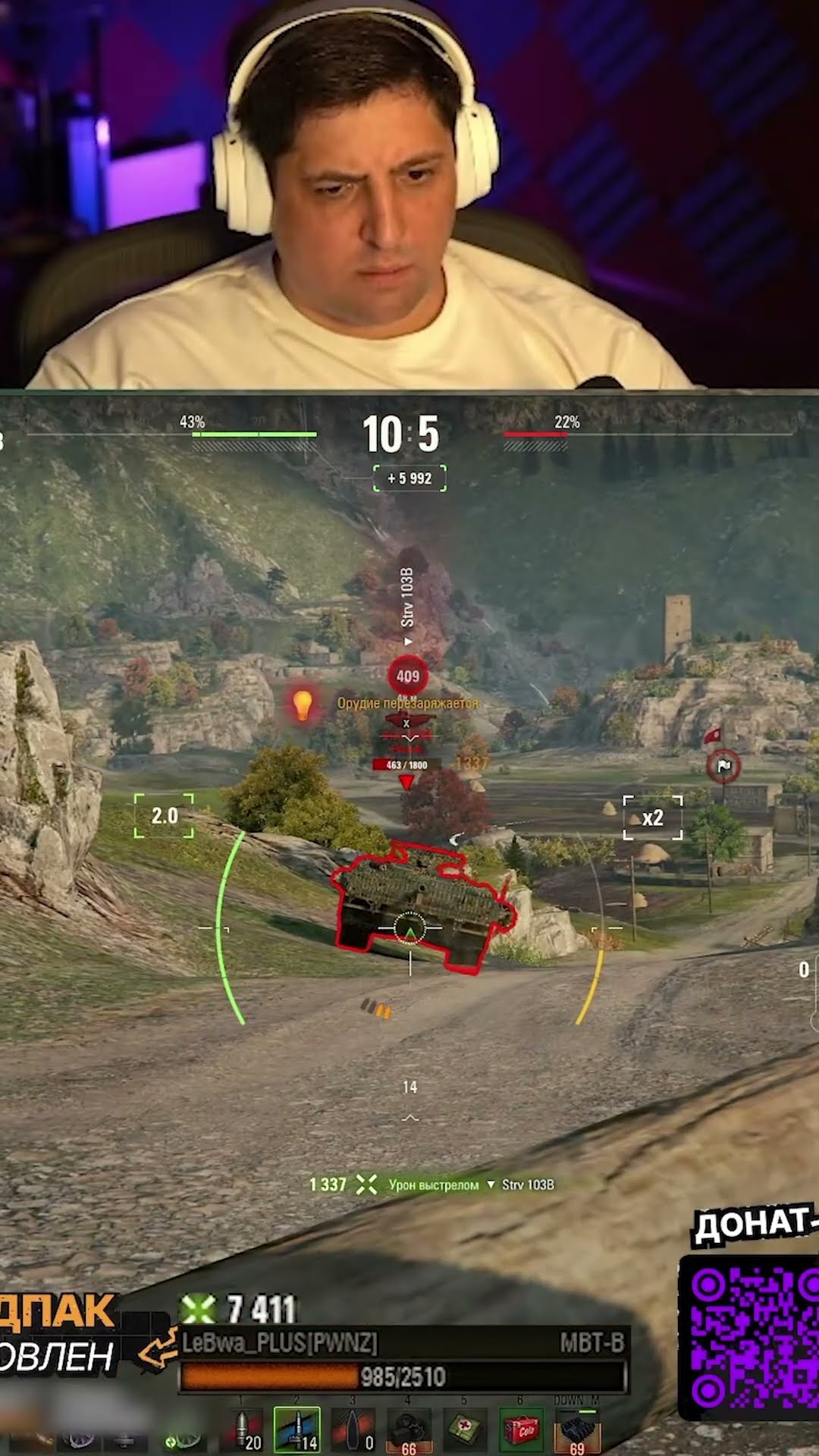Image resolution: width=819 pixels, height=1456 pixels.
Task: Click the base capture flag marker
Action: pos(723,766)
